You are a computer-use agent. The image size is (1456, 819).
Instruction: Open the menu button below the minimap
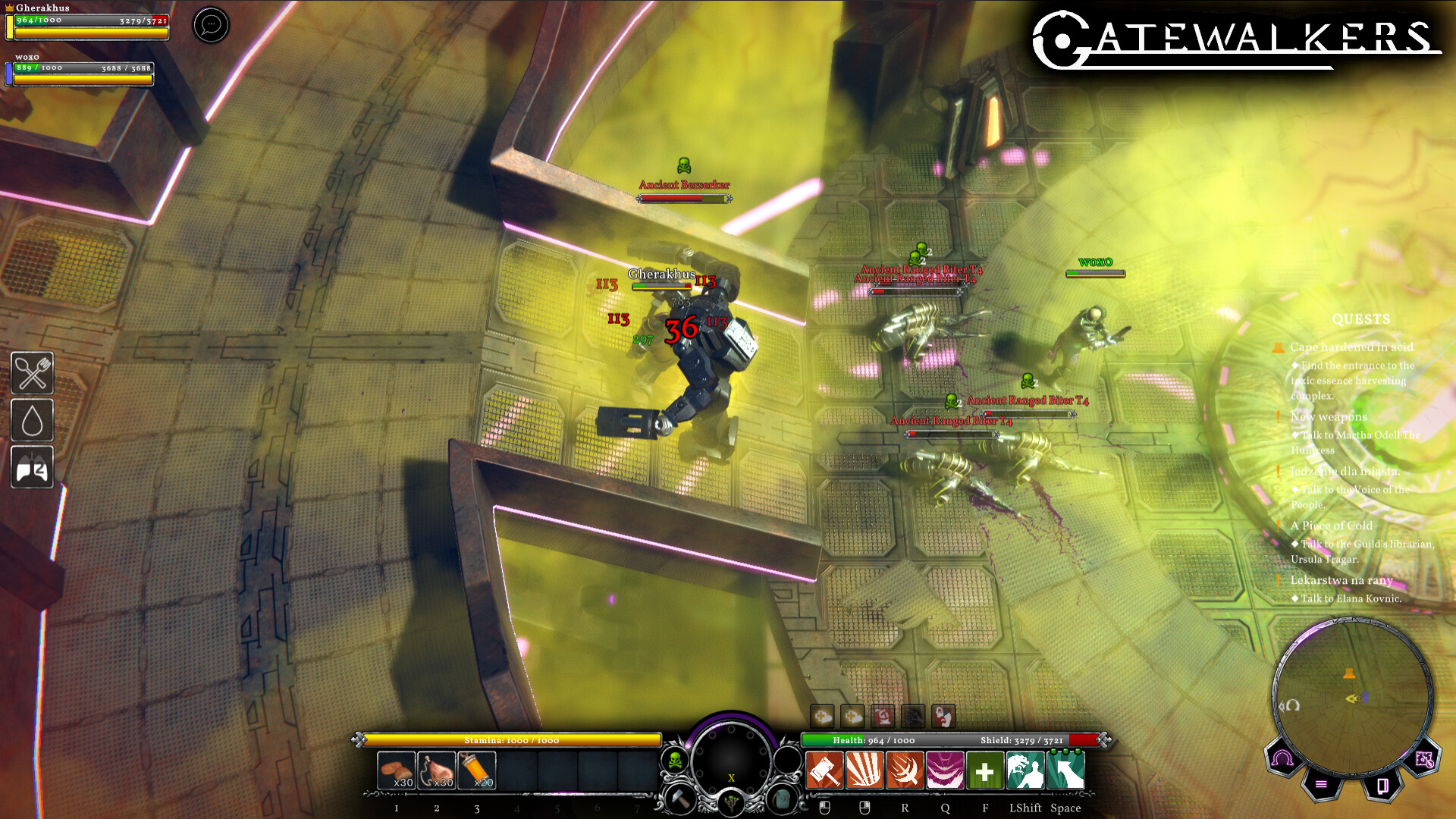(1321, 785)
